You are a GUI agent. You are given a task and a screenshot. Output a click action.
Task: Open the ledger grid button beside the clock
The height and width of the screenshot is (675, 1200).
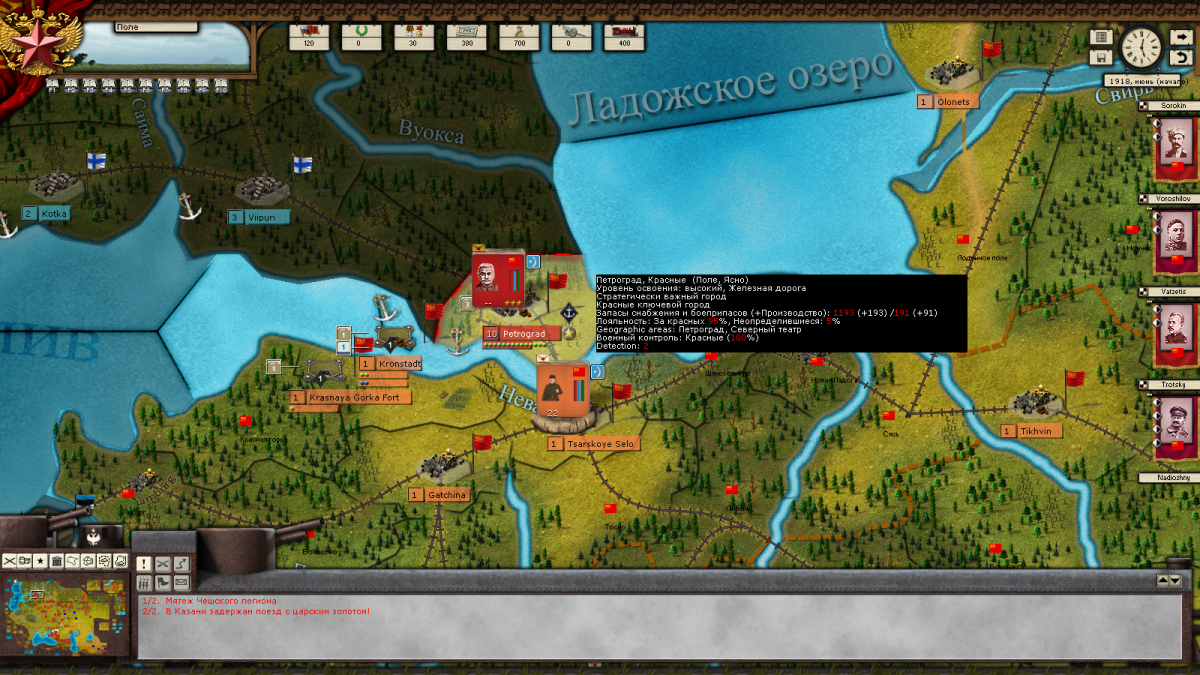[x=1101, y=37]
